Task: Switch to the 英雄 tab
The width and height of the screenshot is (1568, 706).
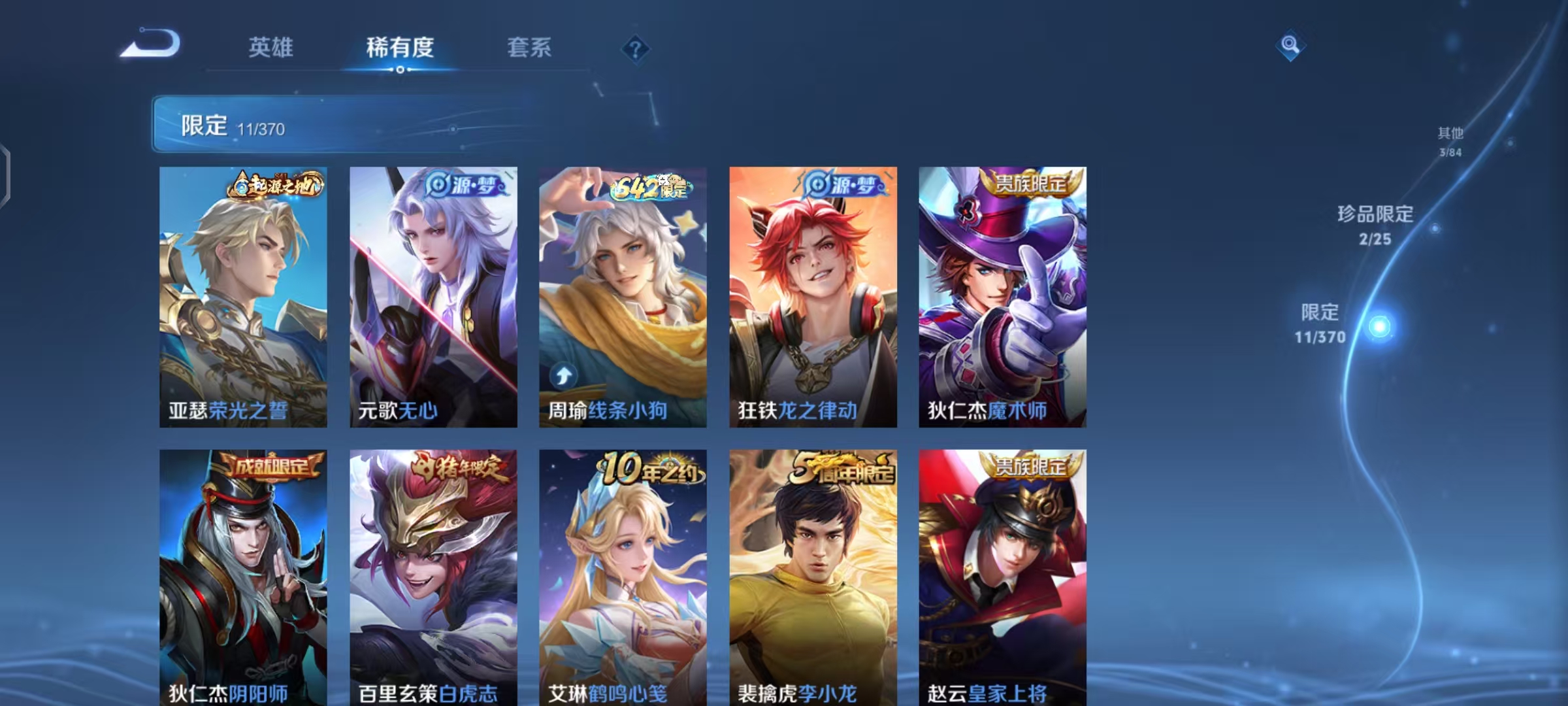Action: (x=270, y=47)
